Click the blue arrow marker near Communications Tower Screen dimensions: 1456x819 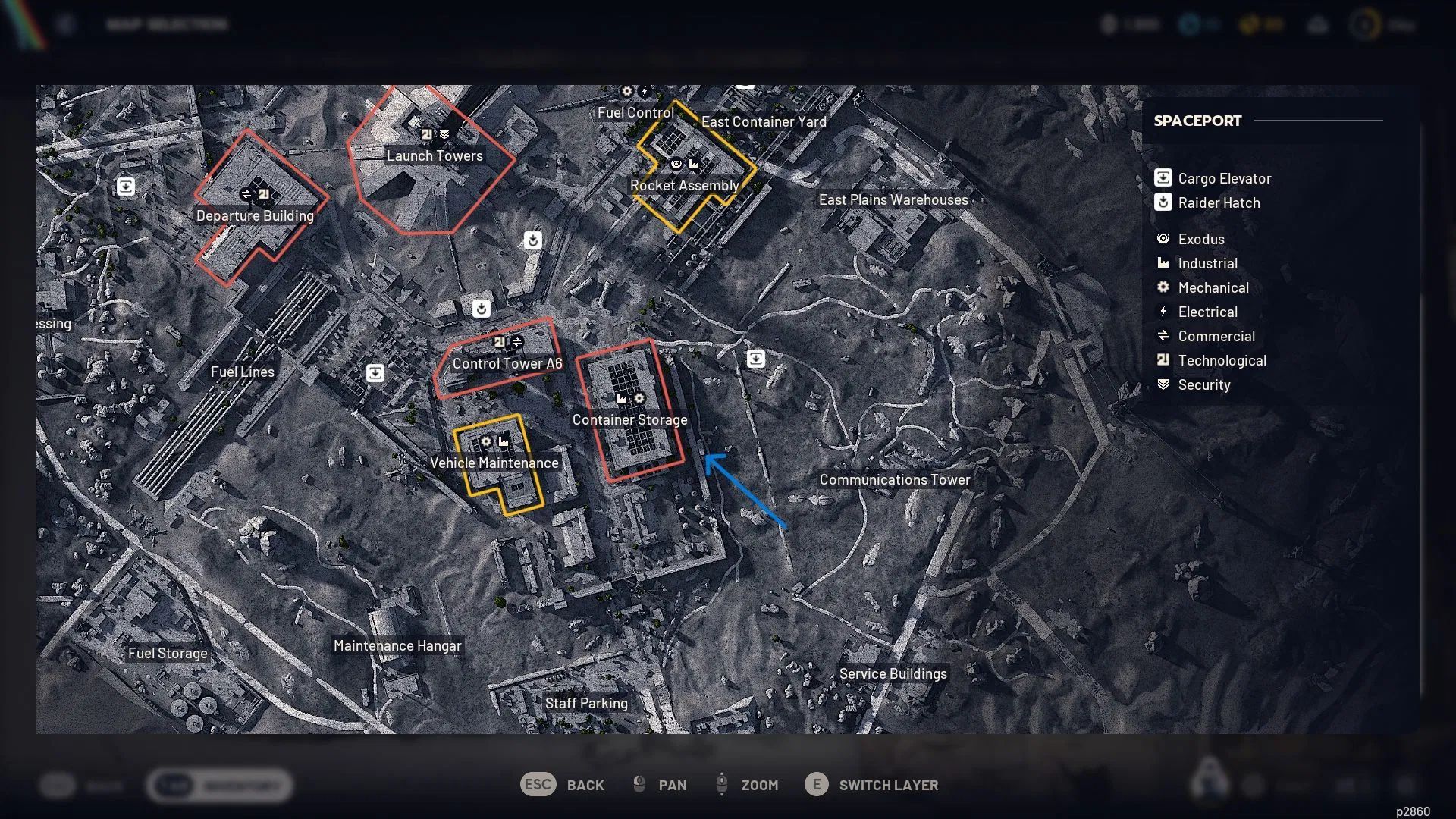pyautogui.click(x=747, y=493)
